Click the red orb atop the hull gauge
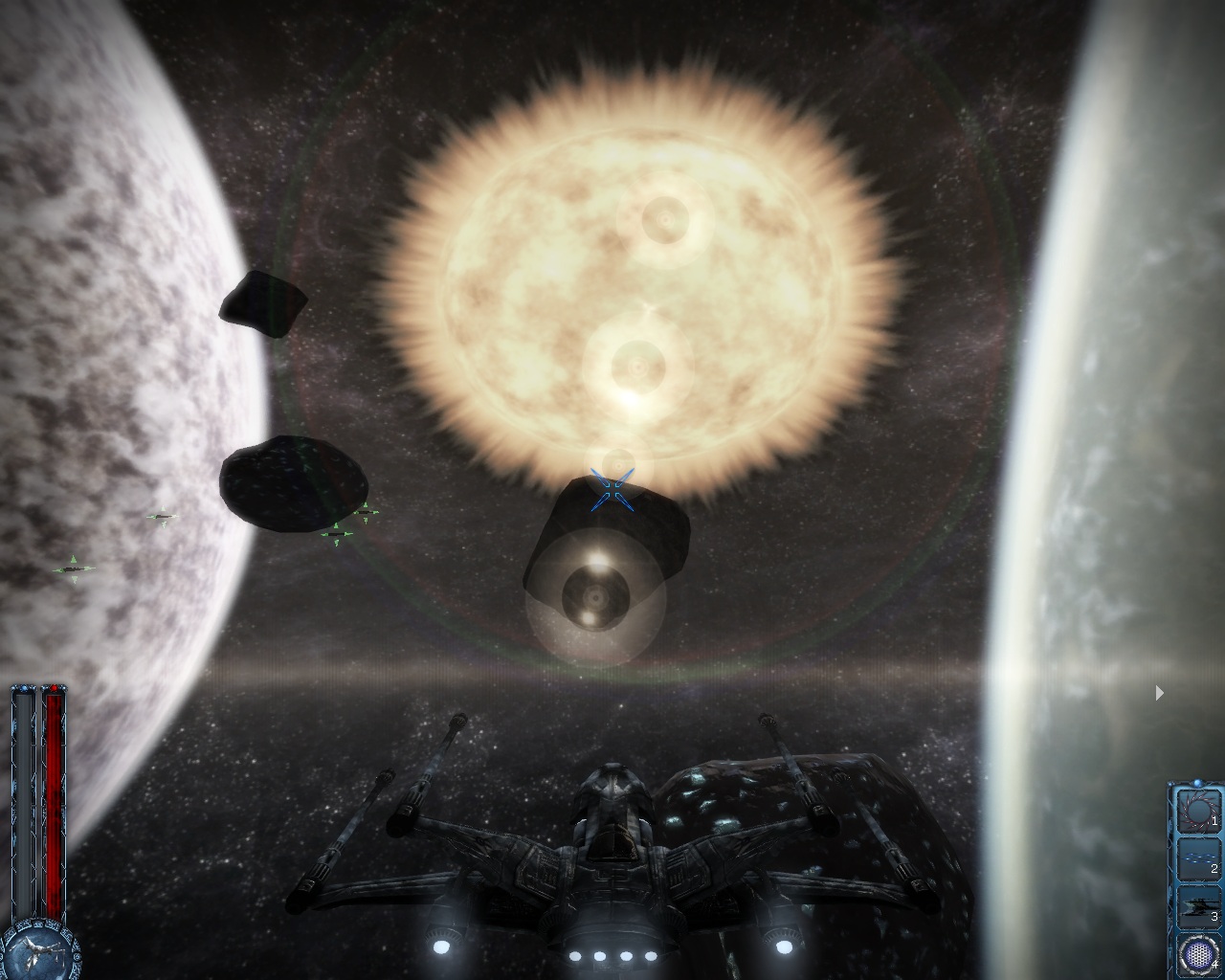 point(54,689)
